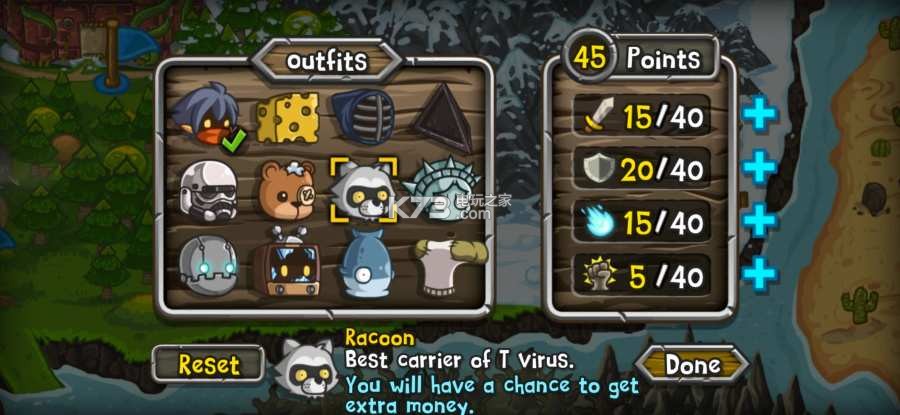Equip the white trooper helmet outfit

point(208,187)
